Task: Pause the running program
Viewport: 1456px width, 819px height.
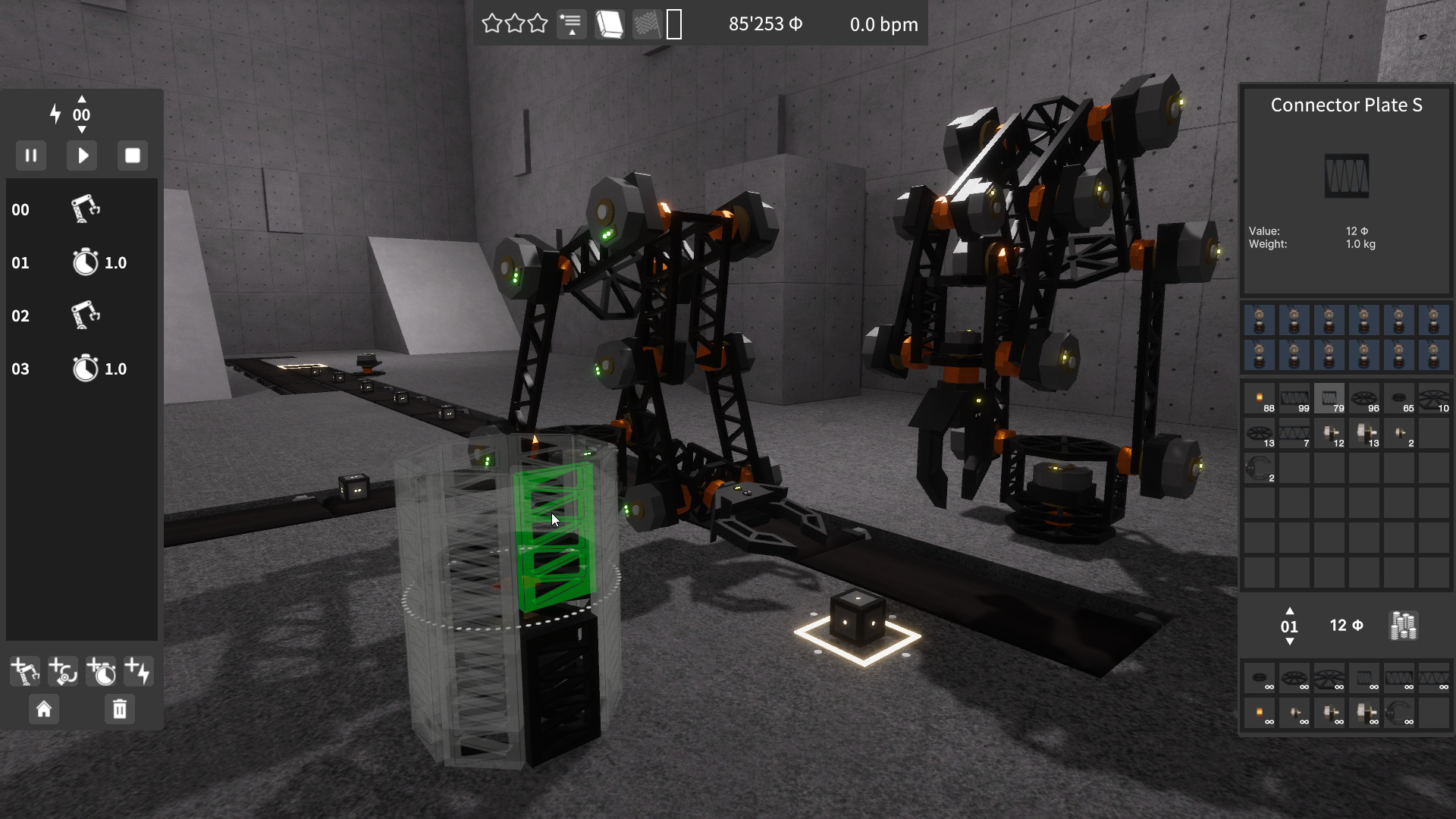Action: pyautogui.click(x=31, y=155)
